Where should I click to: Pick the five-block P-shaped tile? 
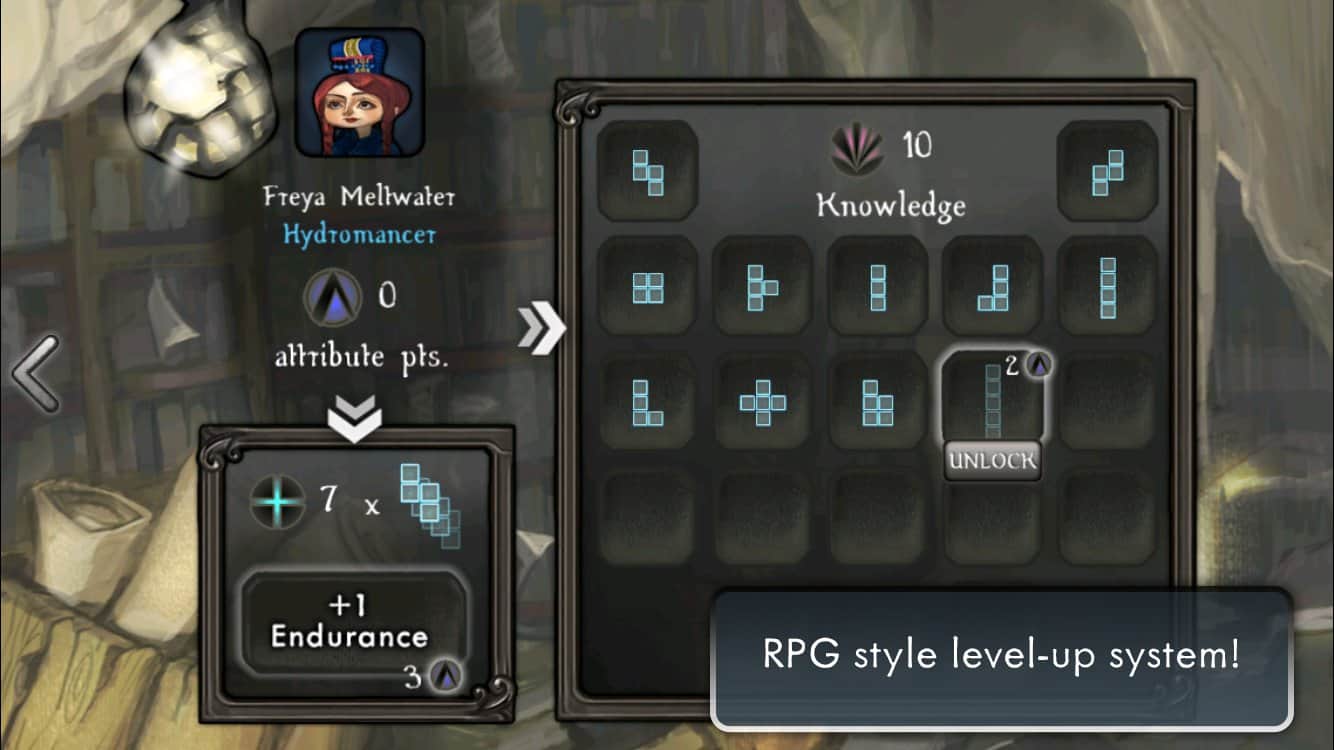coord(878,402)
